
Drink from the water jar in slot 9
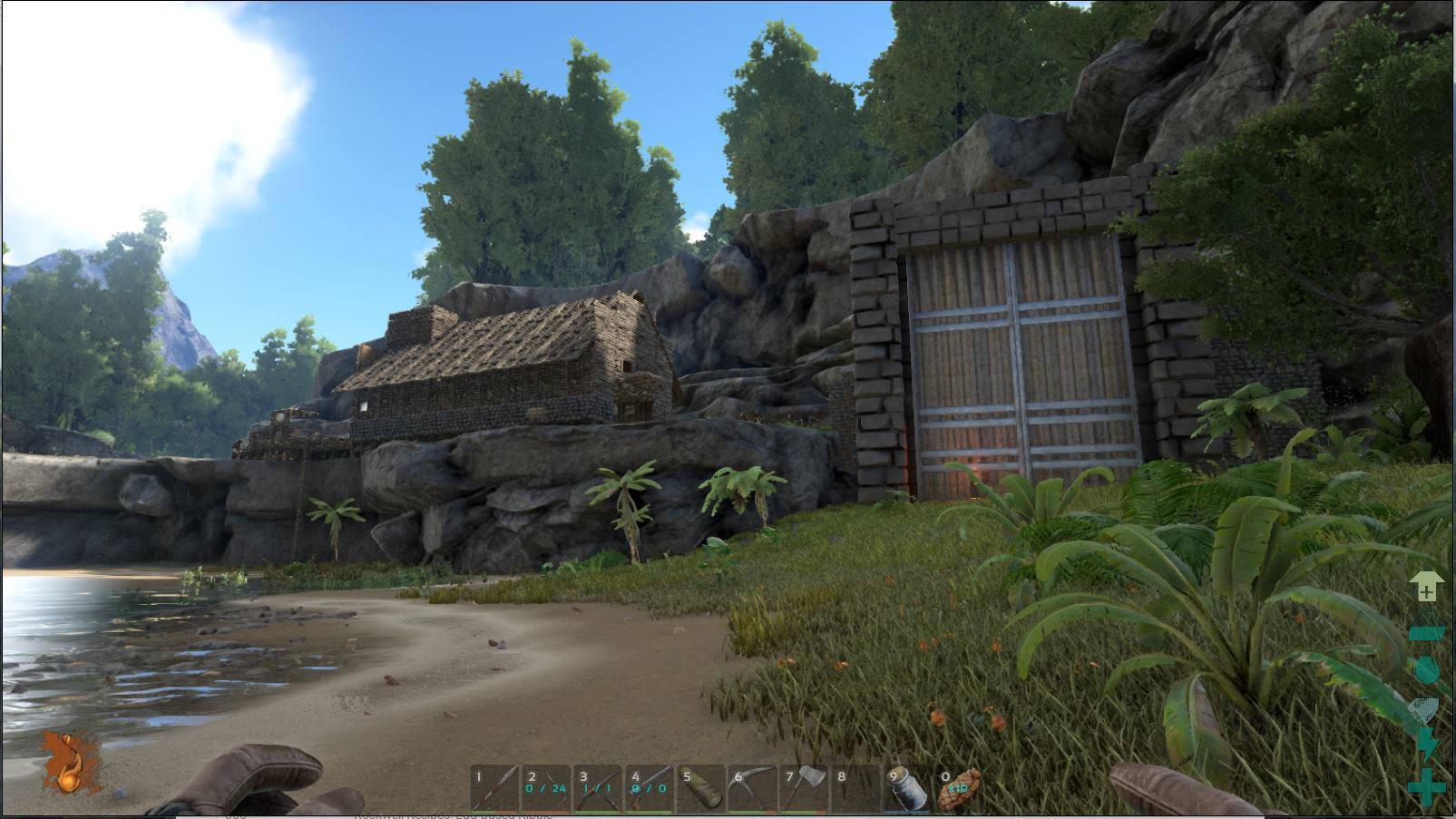[908, 788]
